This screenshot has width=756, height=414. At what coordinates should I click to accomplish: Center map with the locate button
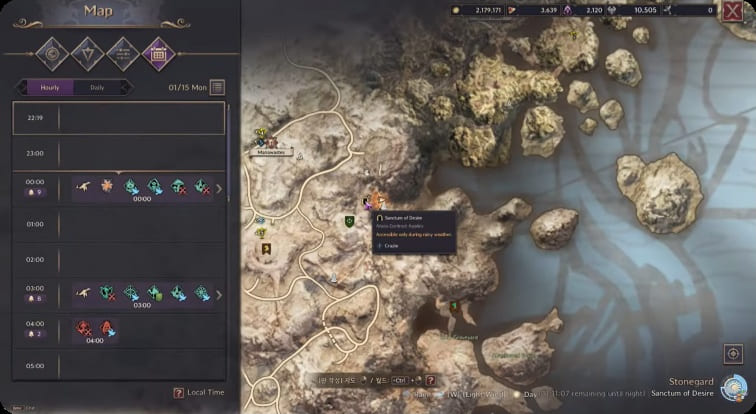click(732, 354)
